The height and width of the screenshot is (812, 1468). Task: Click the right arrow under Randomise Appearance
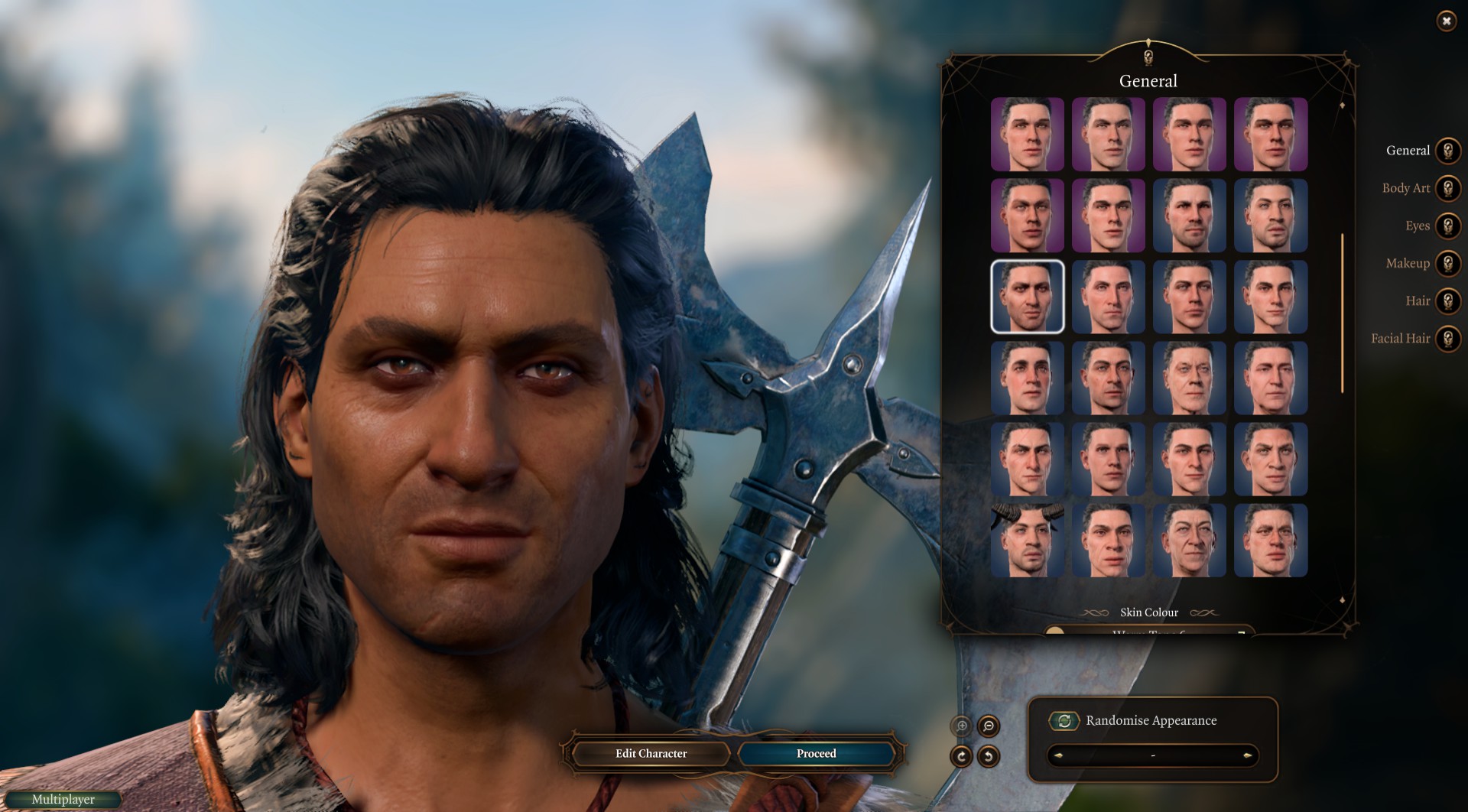click(1247, 755)
